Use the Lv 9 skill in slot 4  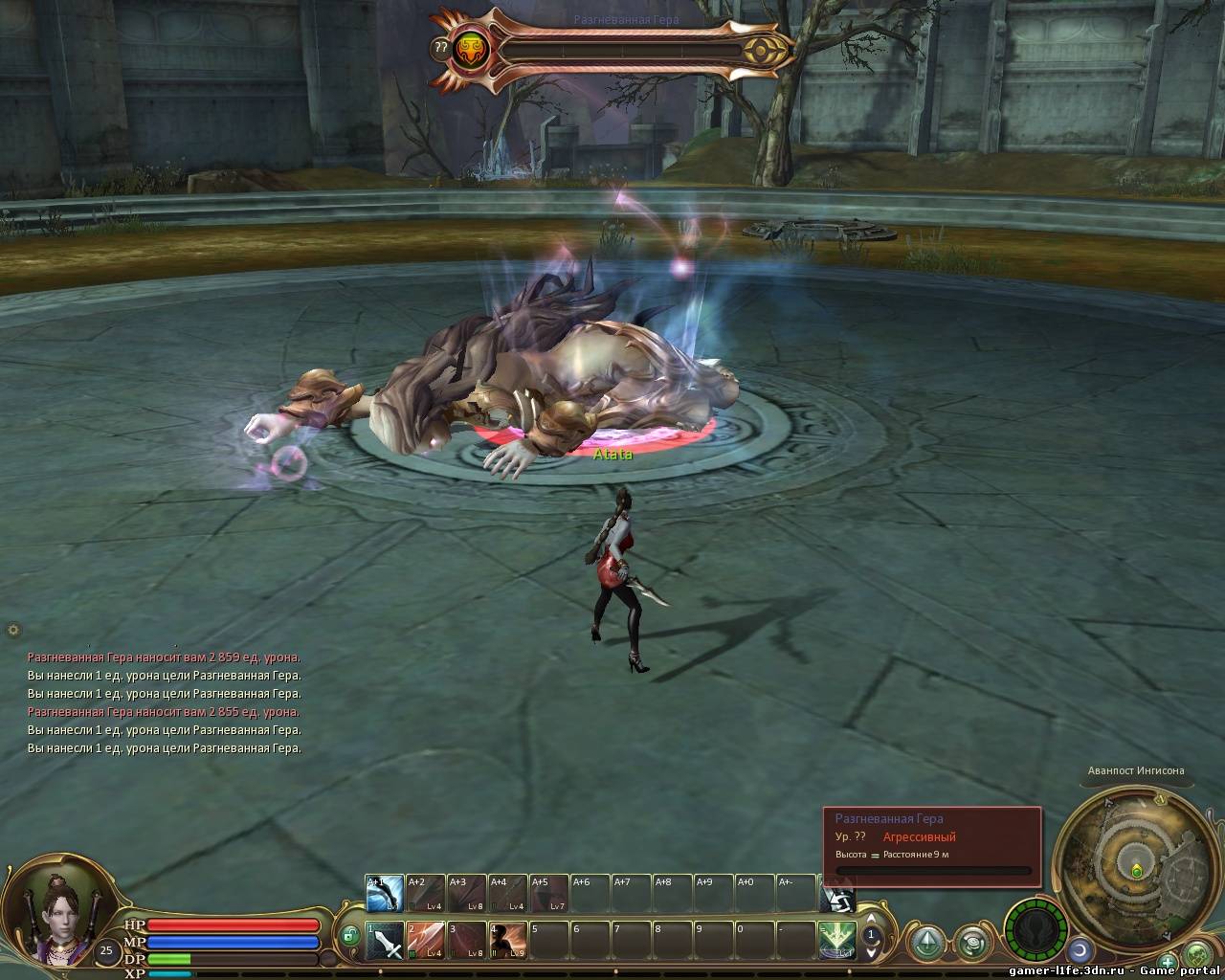pos(509,941)
